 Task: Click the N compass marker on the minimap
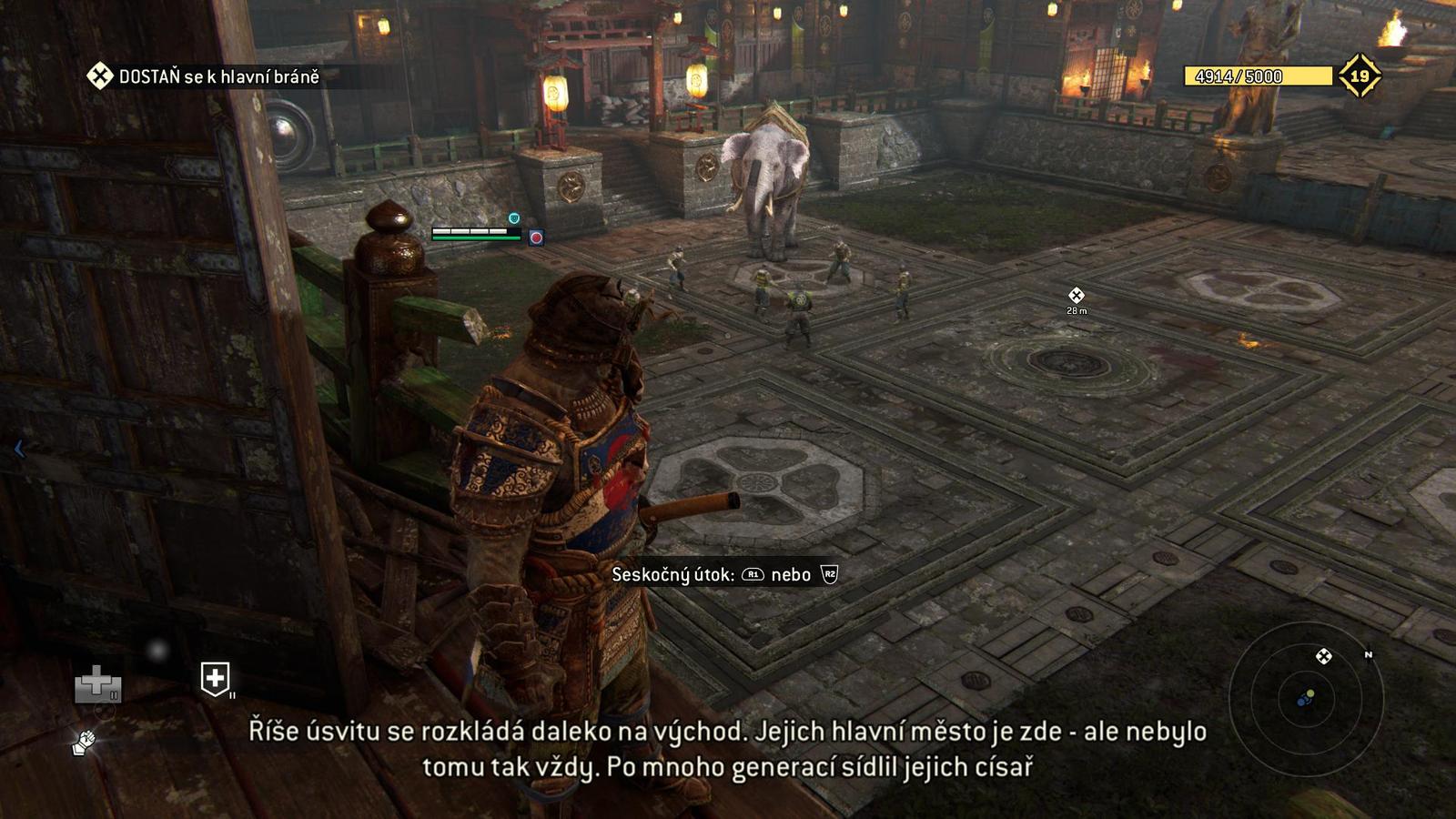pos(1369,653)
